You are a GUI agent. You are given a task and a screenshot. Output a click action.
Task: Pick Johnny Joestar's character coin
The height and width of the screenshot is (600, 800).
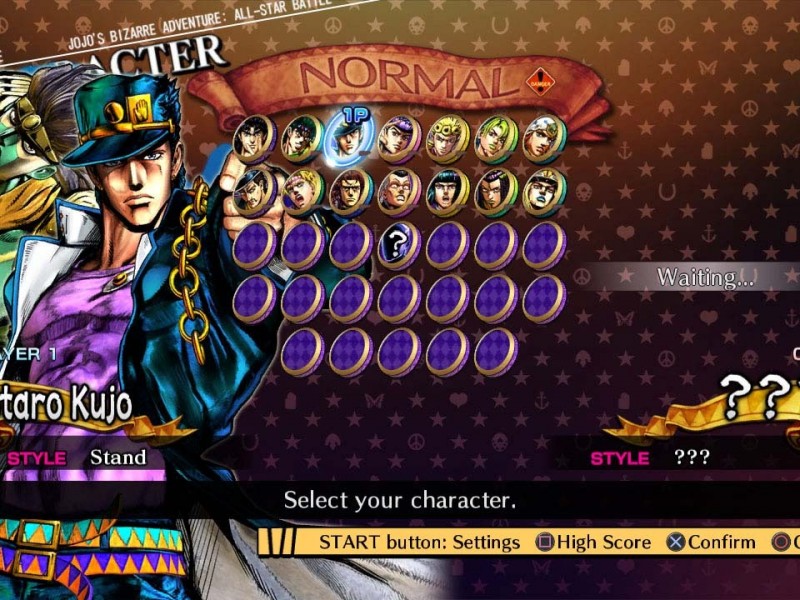point(543,139)
